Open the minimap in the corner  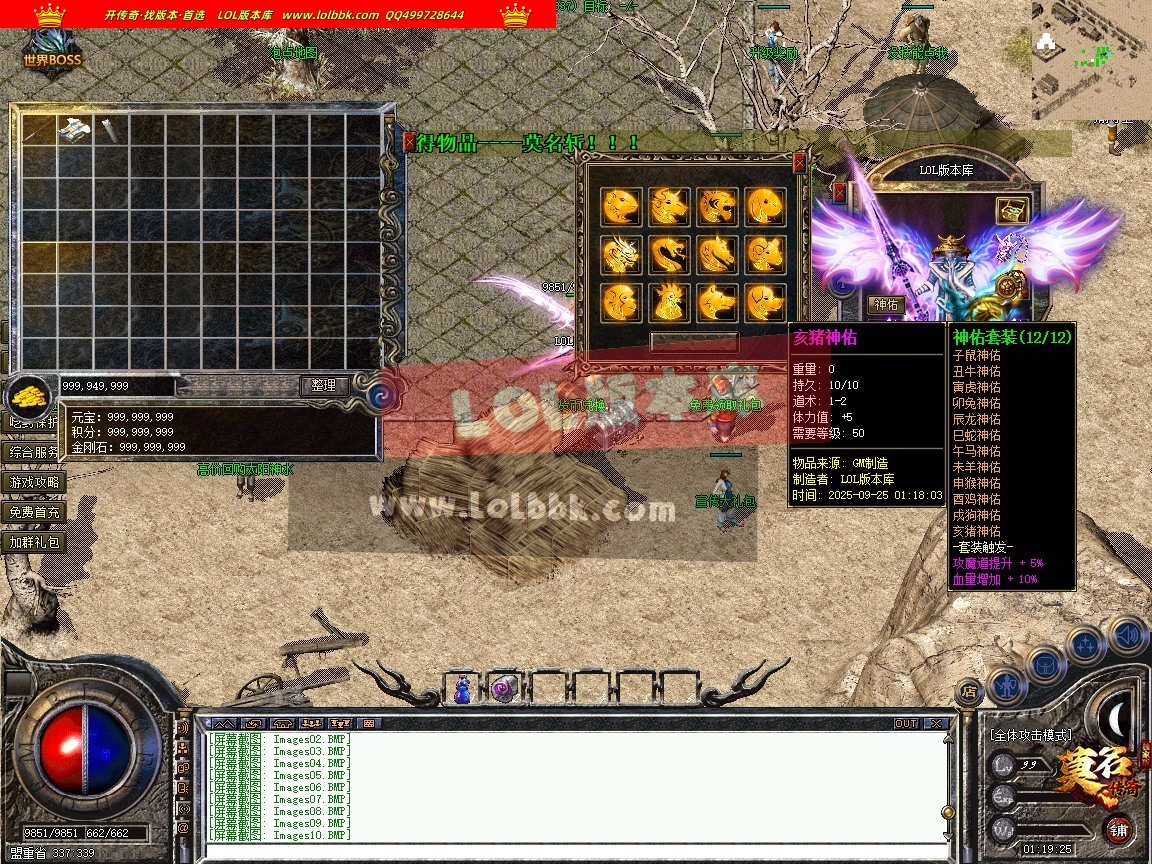pos(1091,58)
